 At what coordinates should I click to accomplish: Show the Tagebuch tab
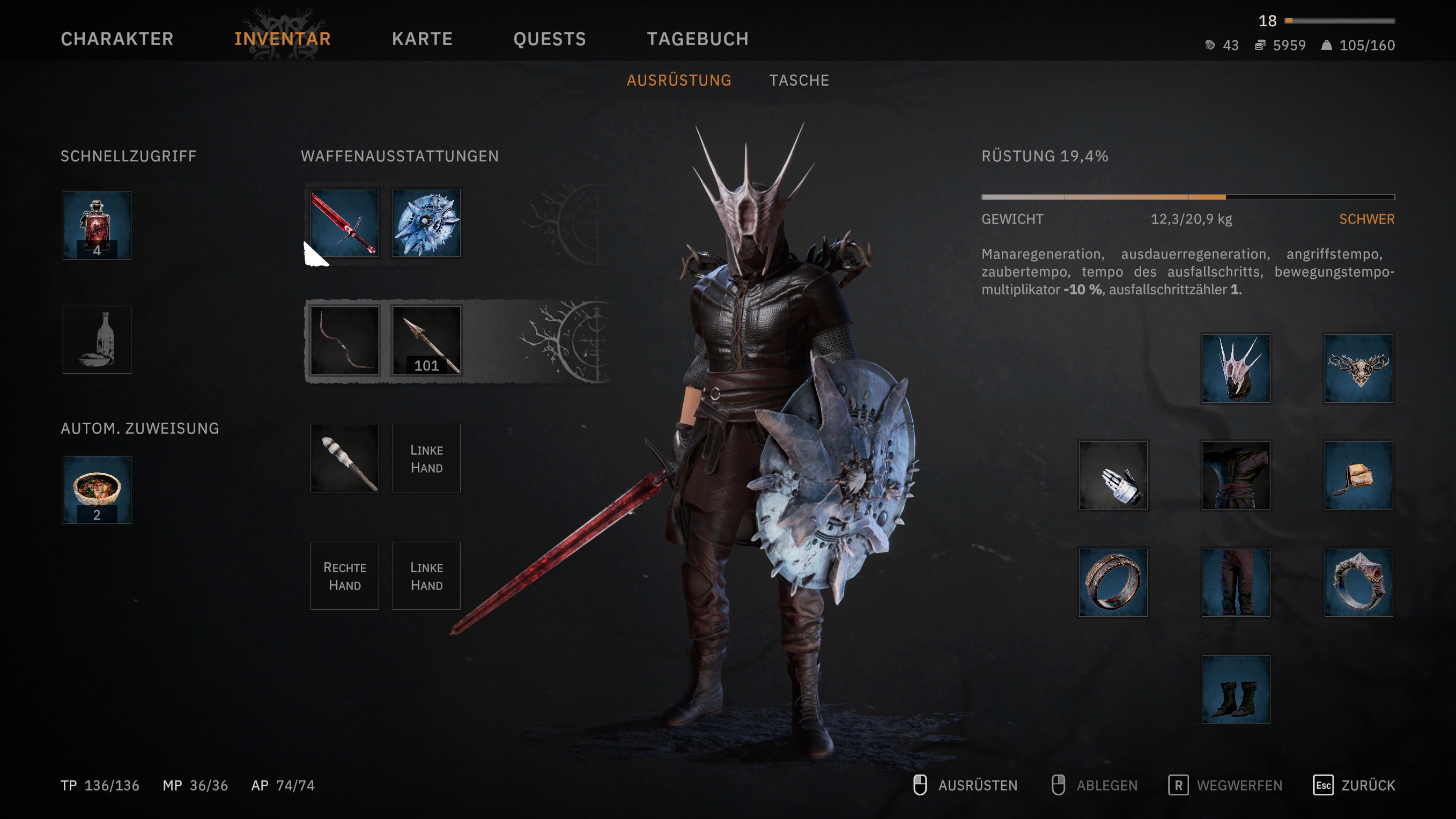tap(698, 39)
